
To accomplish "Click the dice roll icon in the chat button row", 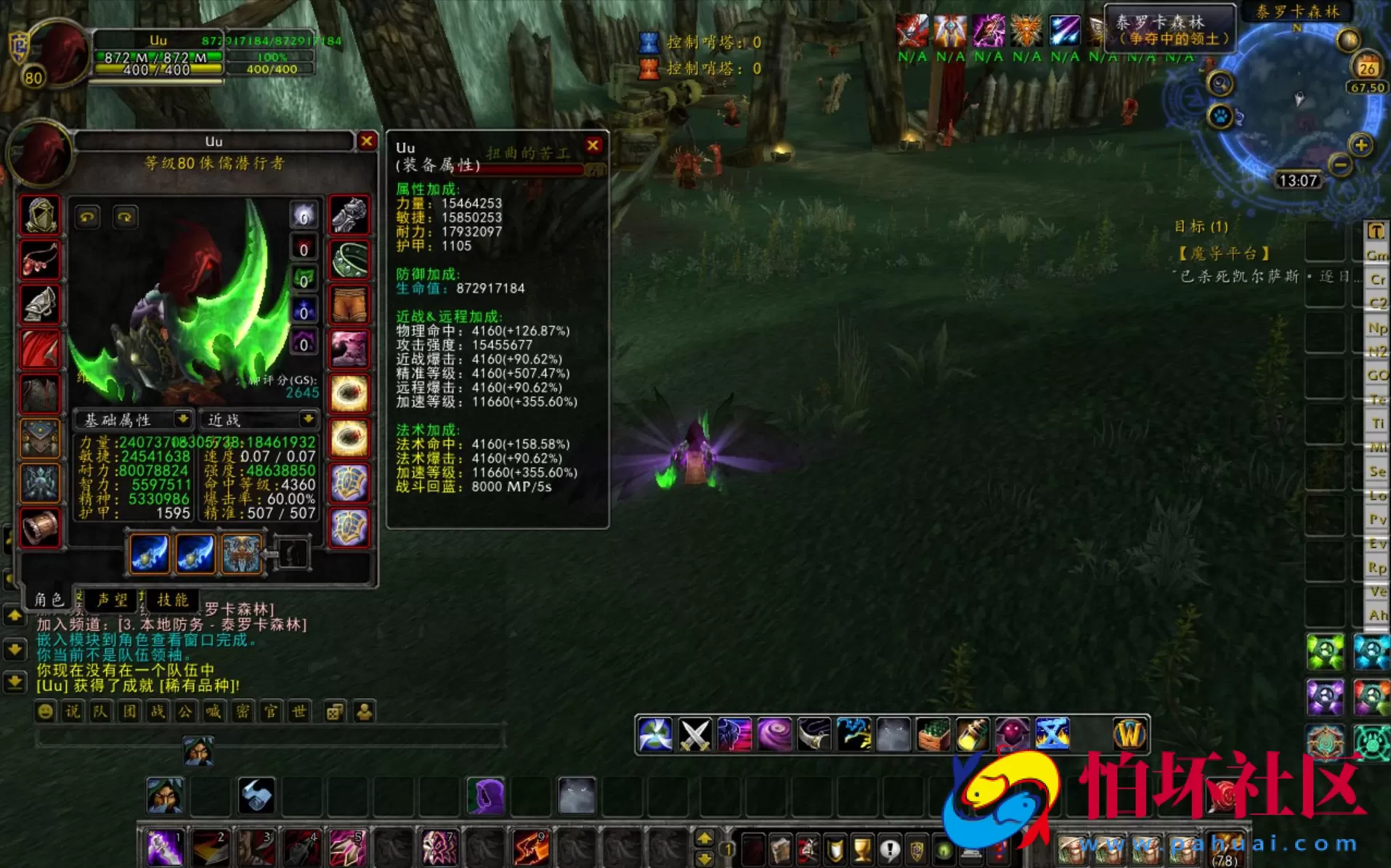I will point(334,712).
